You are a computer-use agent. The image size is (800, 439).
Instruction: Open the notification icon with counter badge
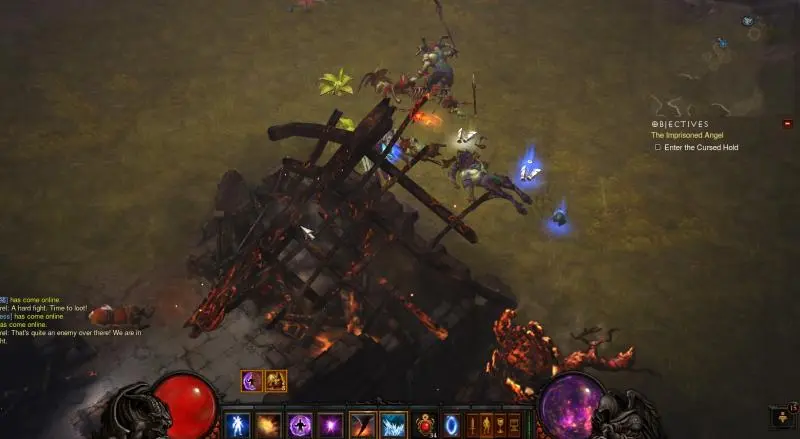point(781,414)
